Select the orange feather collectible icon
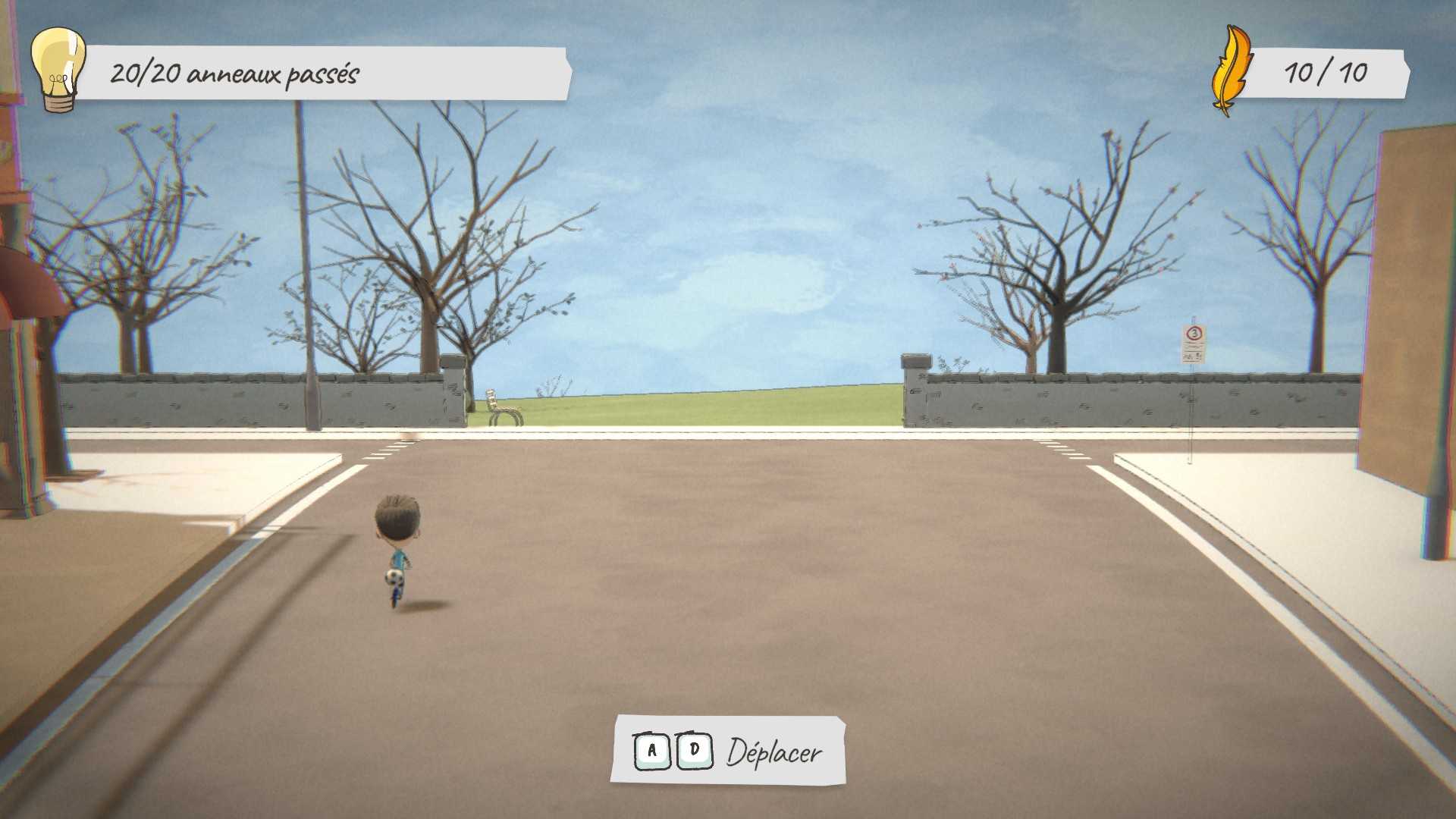Screen dimensions: 1456x819 click(1230, 71)
